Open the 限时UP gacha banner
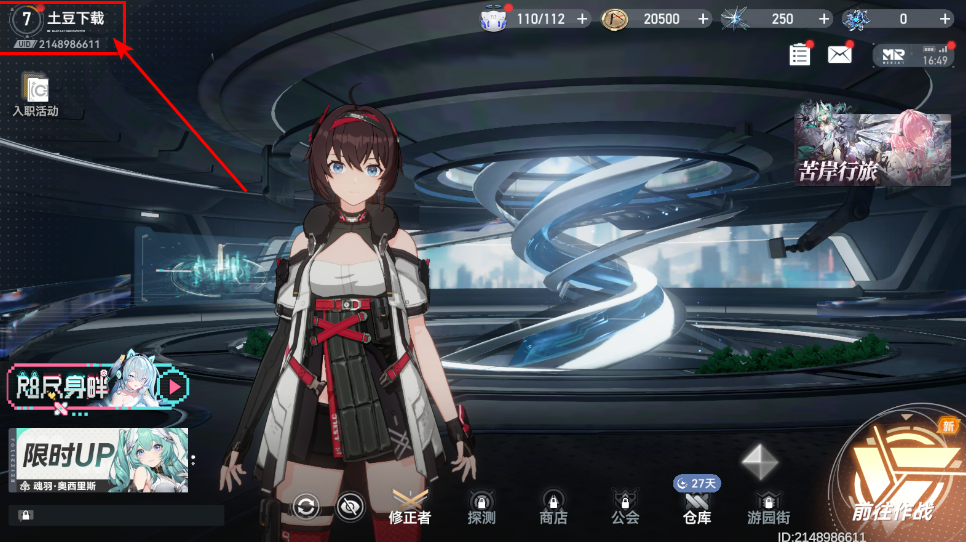The image size is (966, 542). 98,460
